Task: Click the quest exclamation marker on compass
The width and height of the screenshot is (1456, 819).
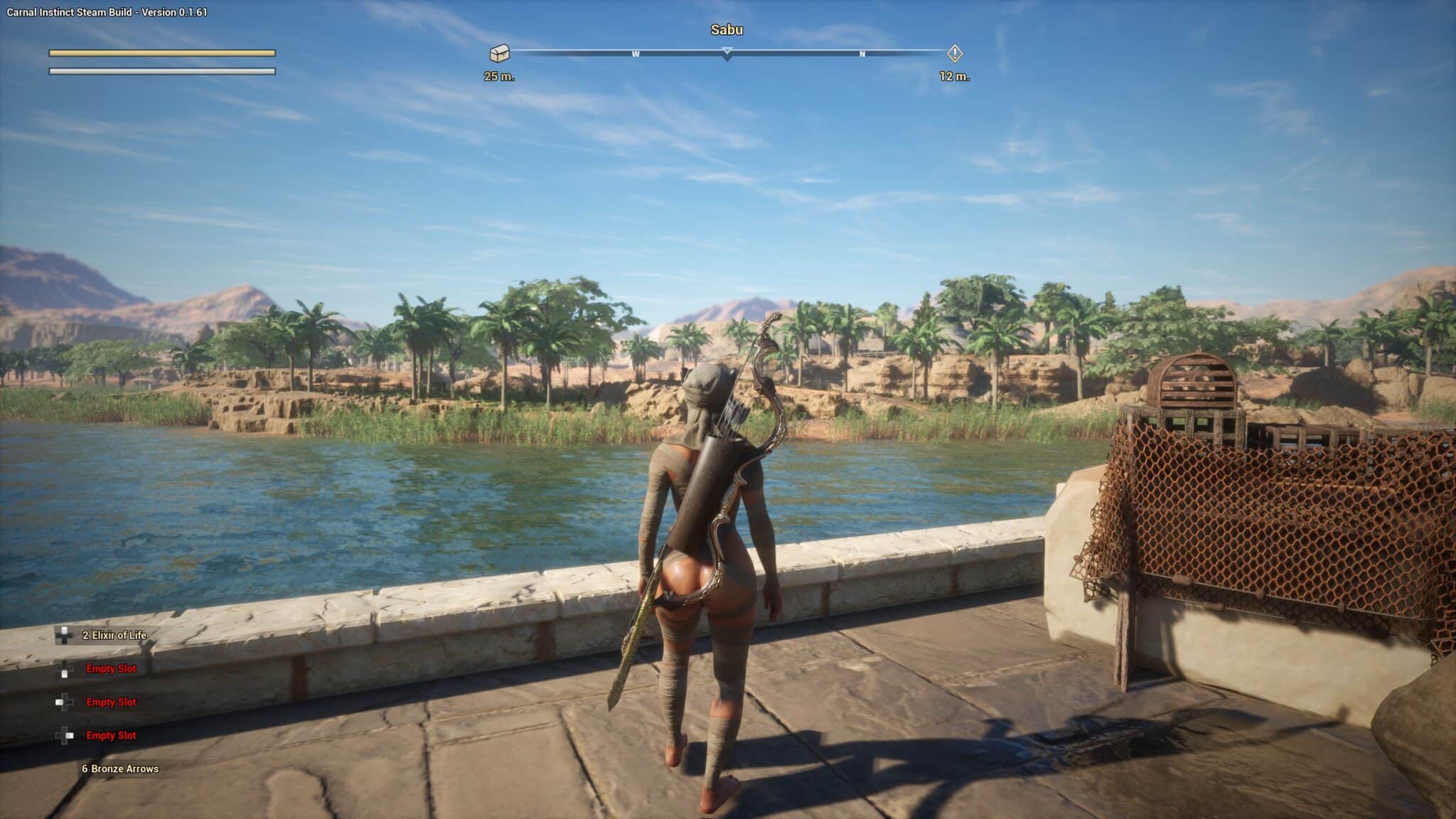Action: pyautogui.click(x=955, y=52)
